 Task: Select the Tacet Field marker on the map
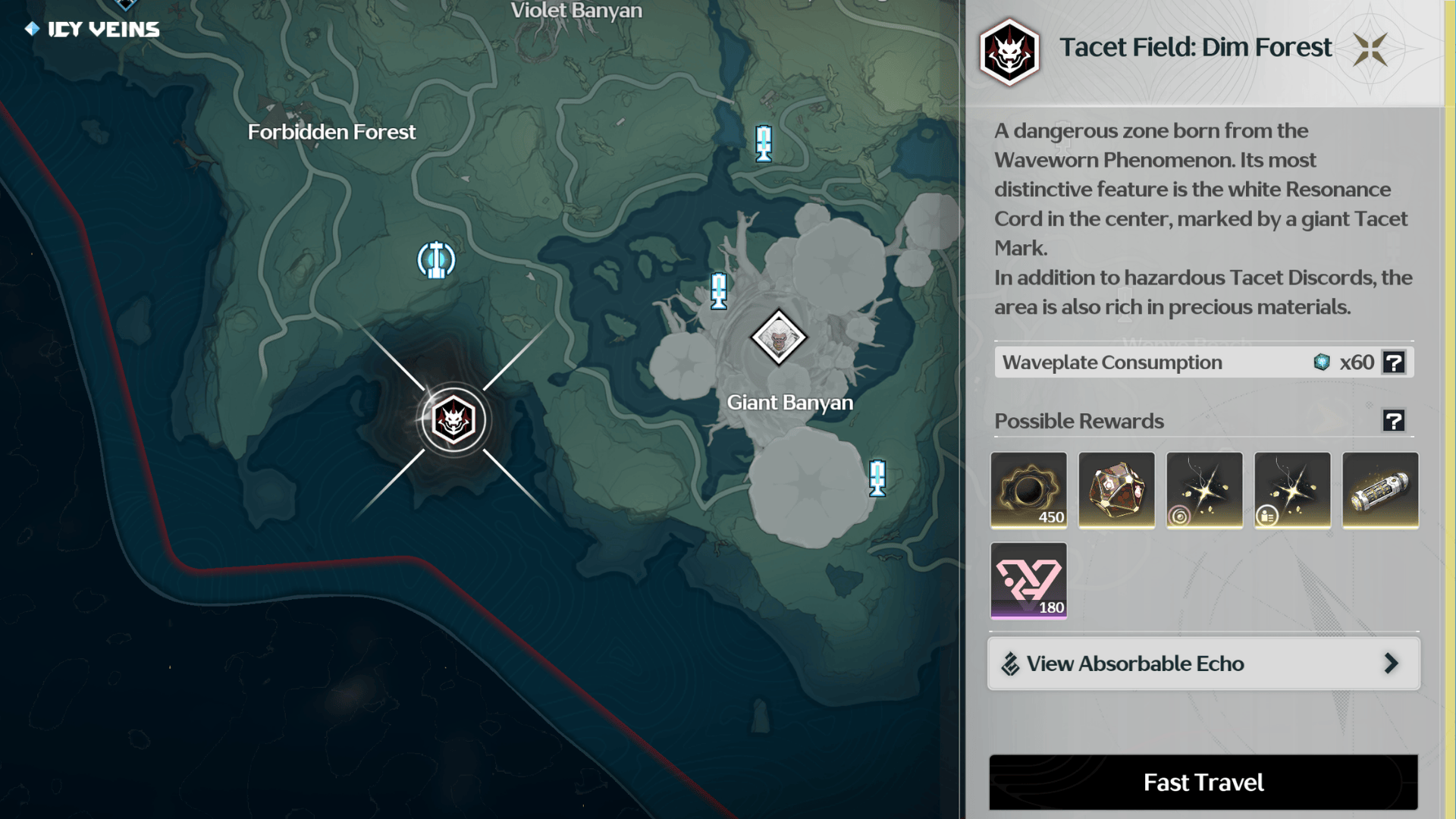[453, 420]
